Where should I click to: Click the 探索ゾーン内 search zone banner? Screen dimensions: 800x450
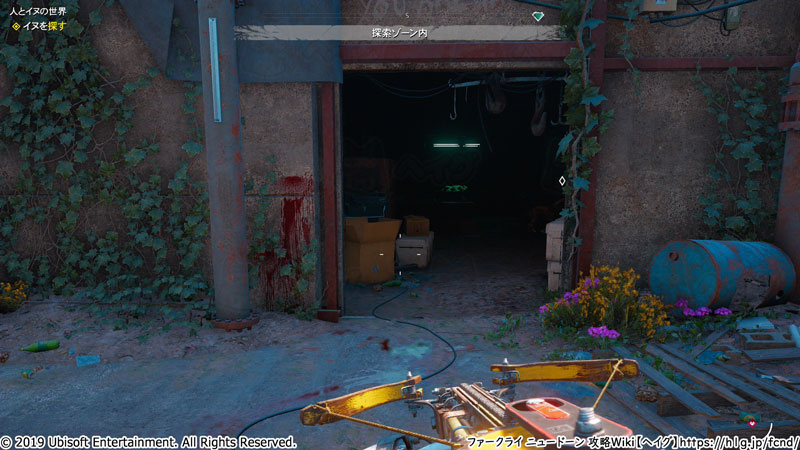tap(398, 33)
